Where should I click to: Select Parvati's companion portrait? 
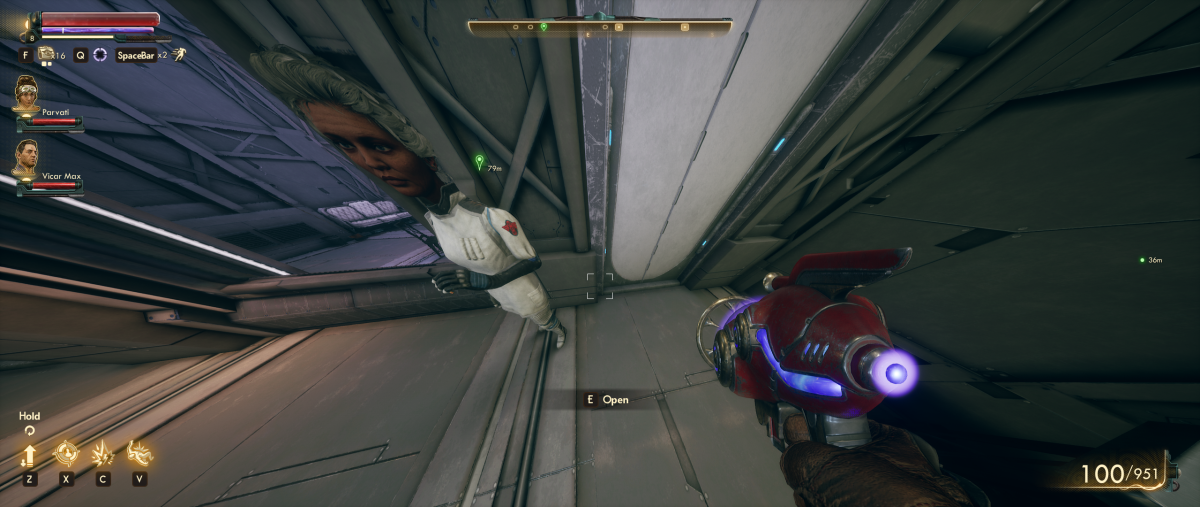pyautogui.click(x=26, y=93)
